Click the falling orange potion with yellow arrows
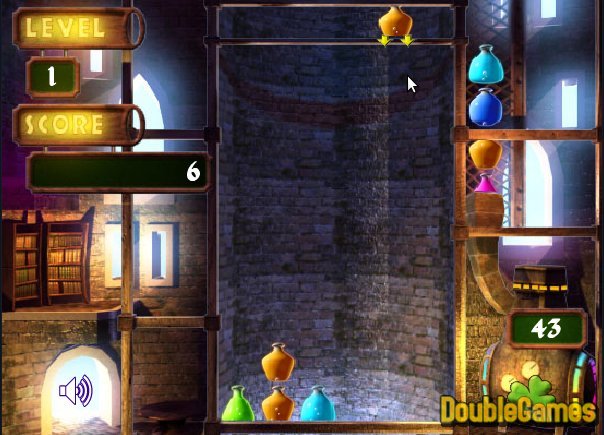This screenshot has height=435, width=604. 395,23
